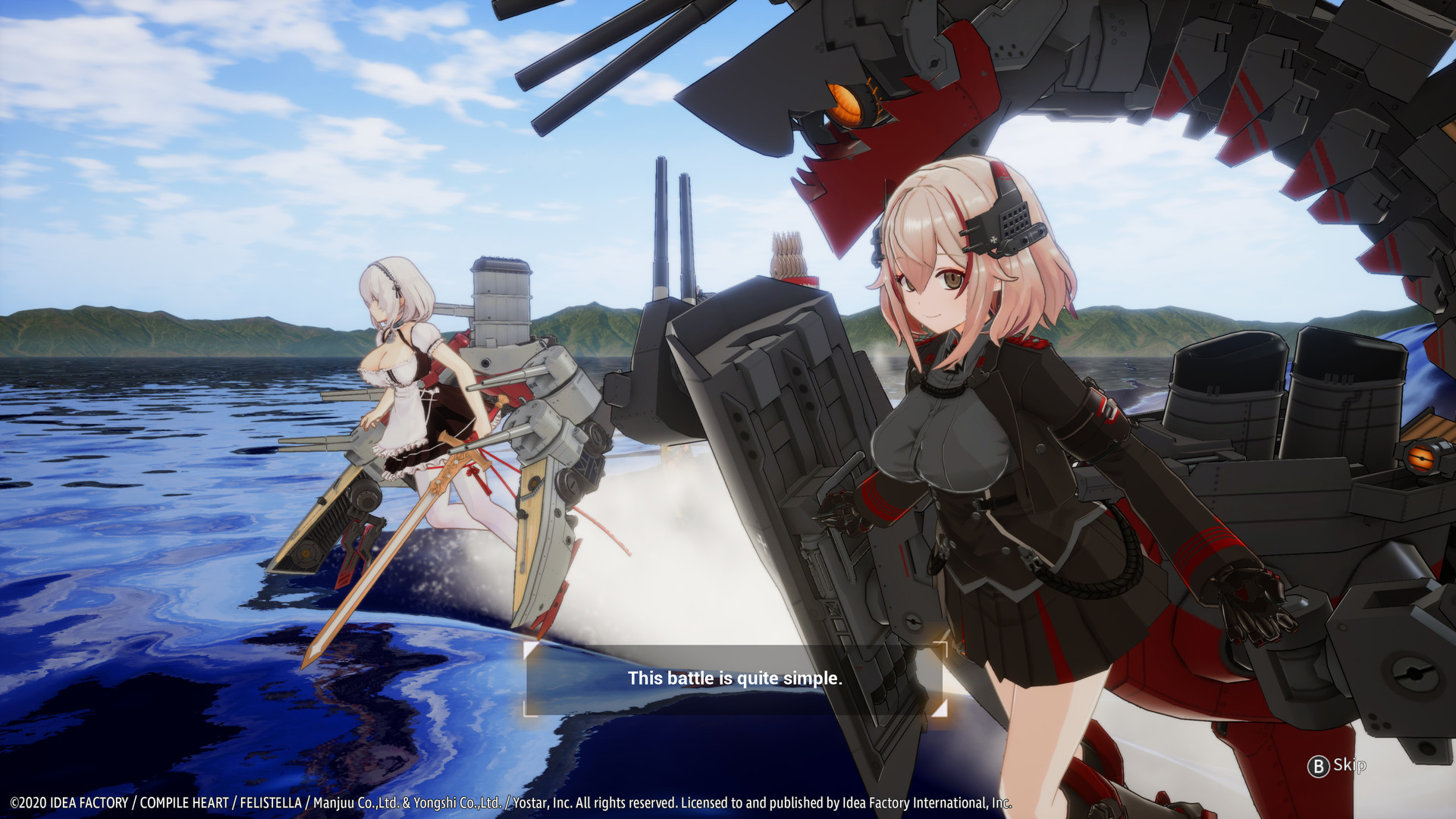Advance the dialogue reading 'This battle is quite simple.'
1456x819 pixels.
click(x=733, y=679)
